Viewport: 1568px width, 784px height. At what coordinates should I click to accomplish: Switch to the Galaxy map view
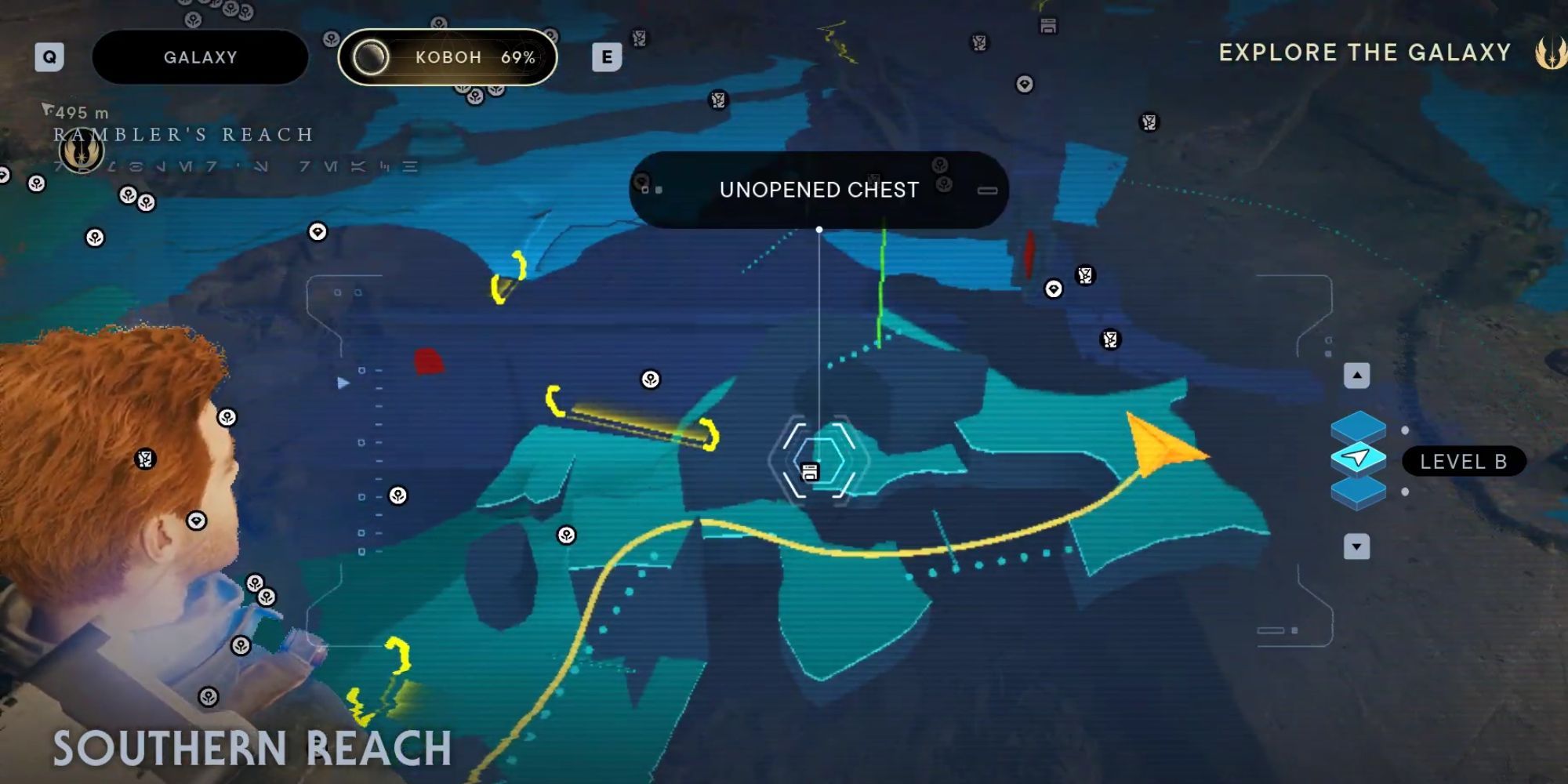tap(198, 56)
